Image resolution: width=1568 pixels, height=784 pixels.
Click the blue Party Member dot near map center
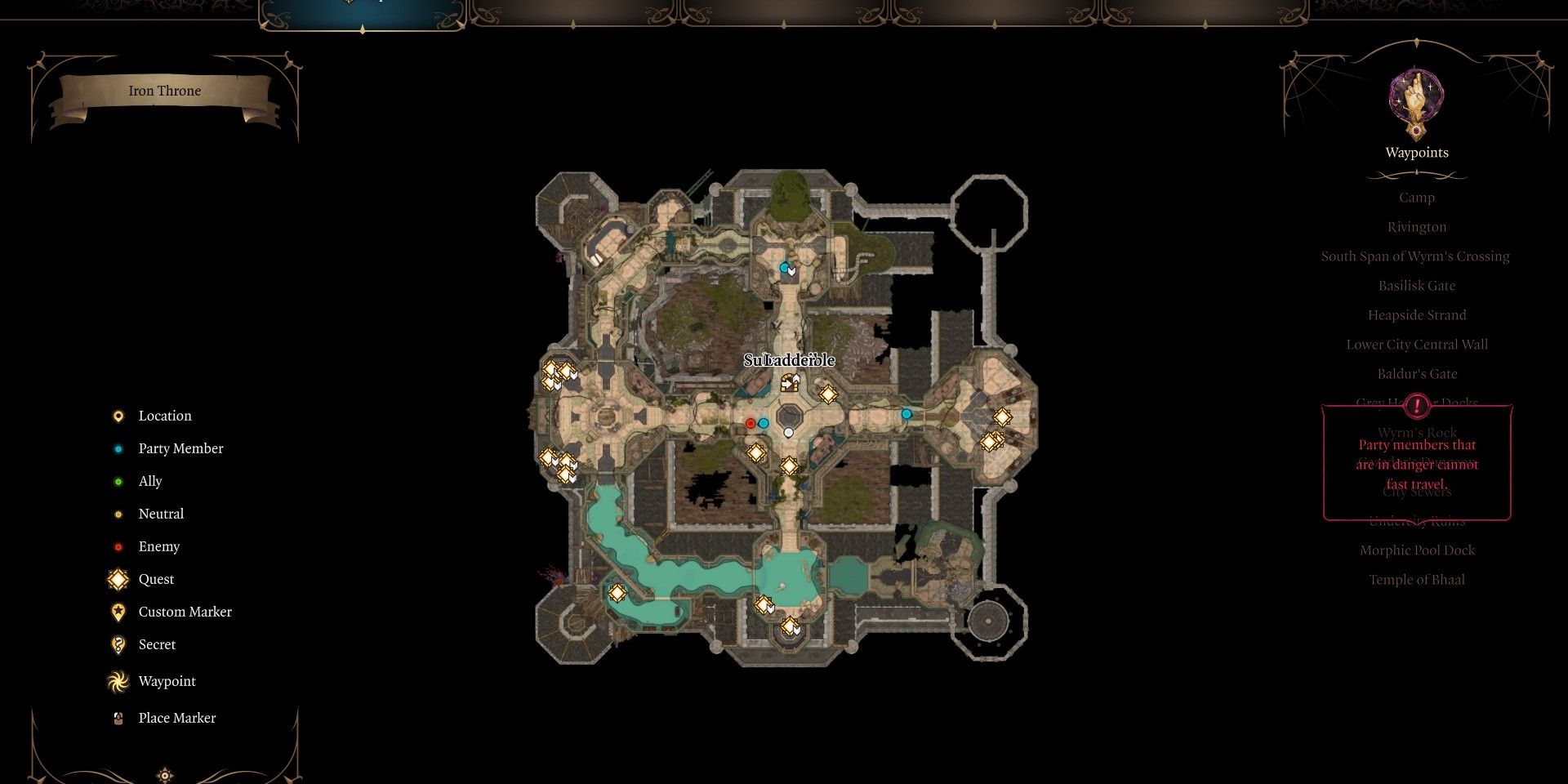(763, 423)
